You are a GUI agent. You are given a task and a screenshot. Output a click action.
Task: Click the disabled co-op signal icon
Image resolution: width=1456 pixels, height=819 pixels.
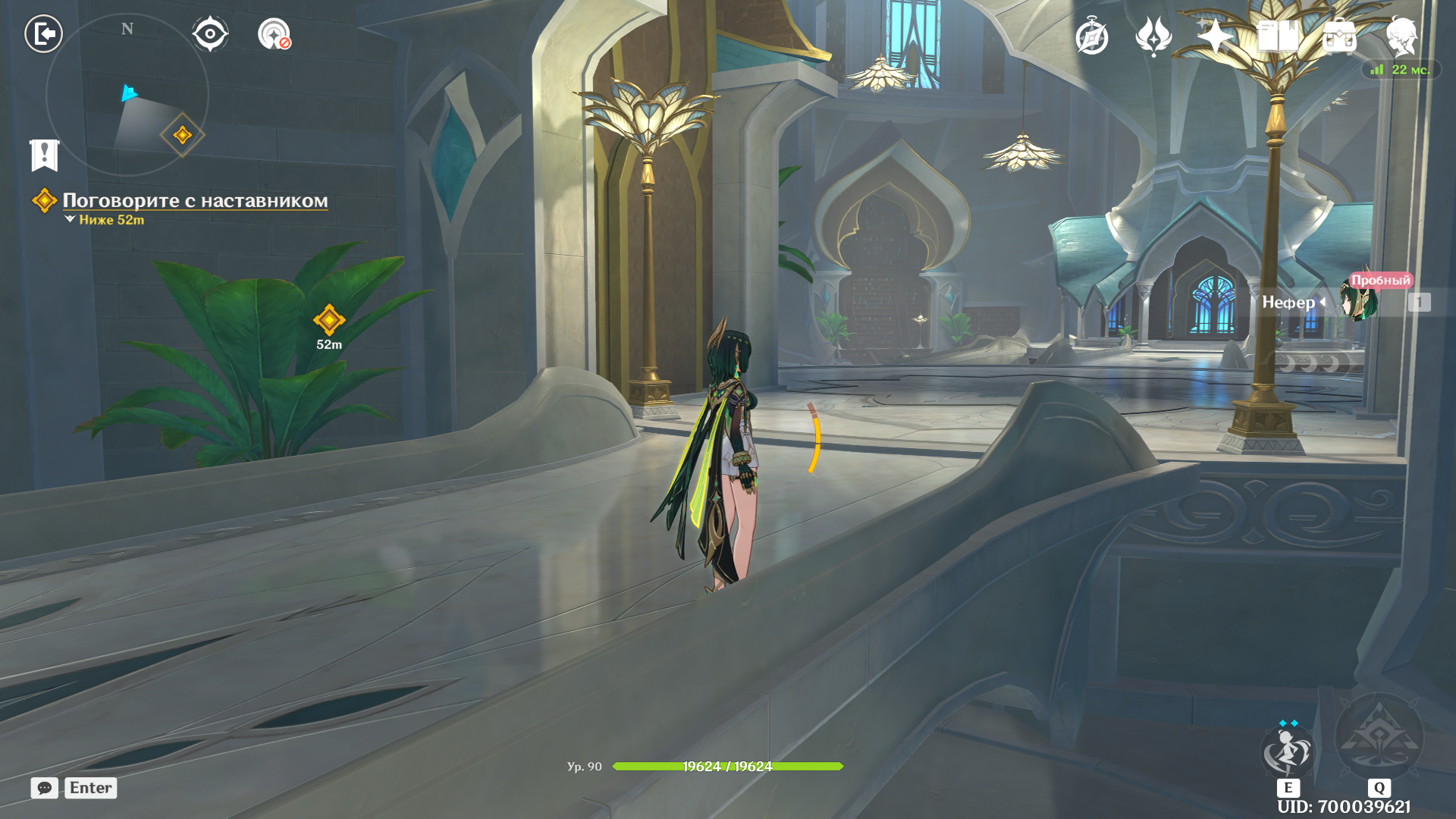pos(274,35)
